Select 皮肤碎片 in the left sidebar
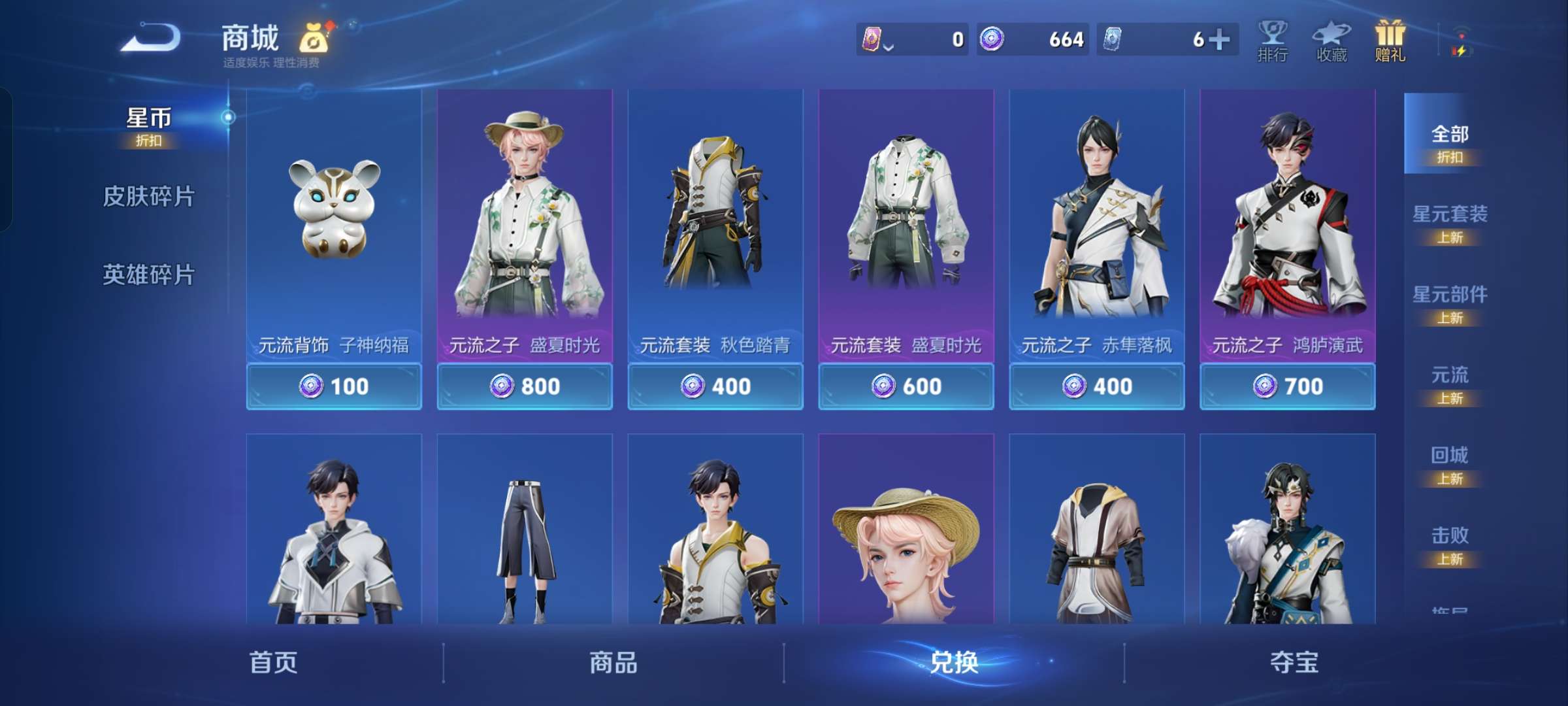The image size is (1568, 706). click(x=148, y=195)
